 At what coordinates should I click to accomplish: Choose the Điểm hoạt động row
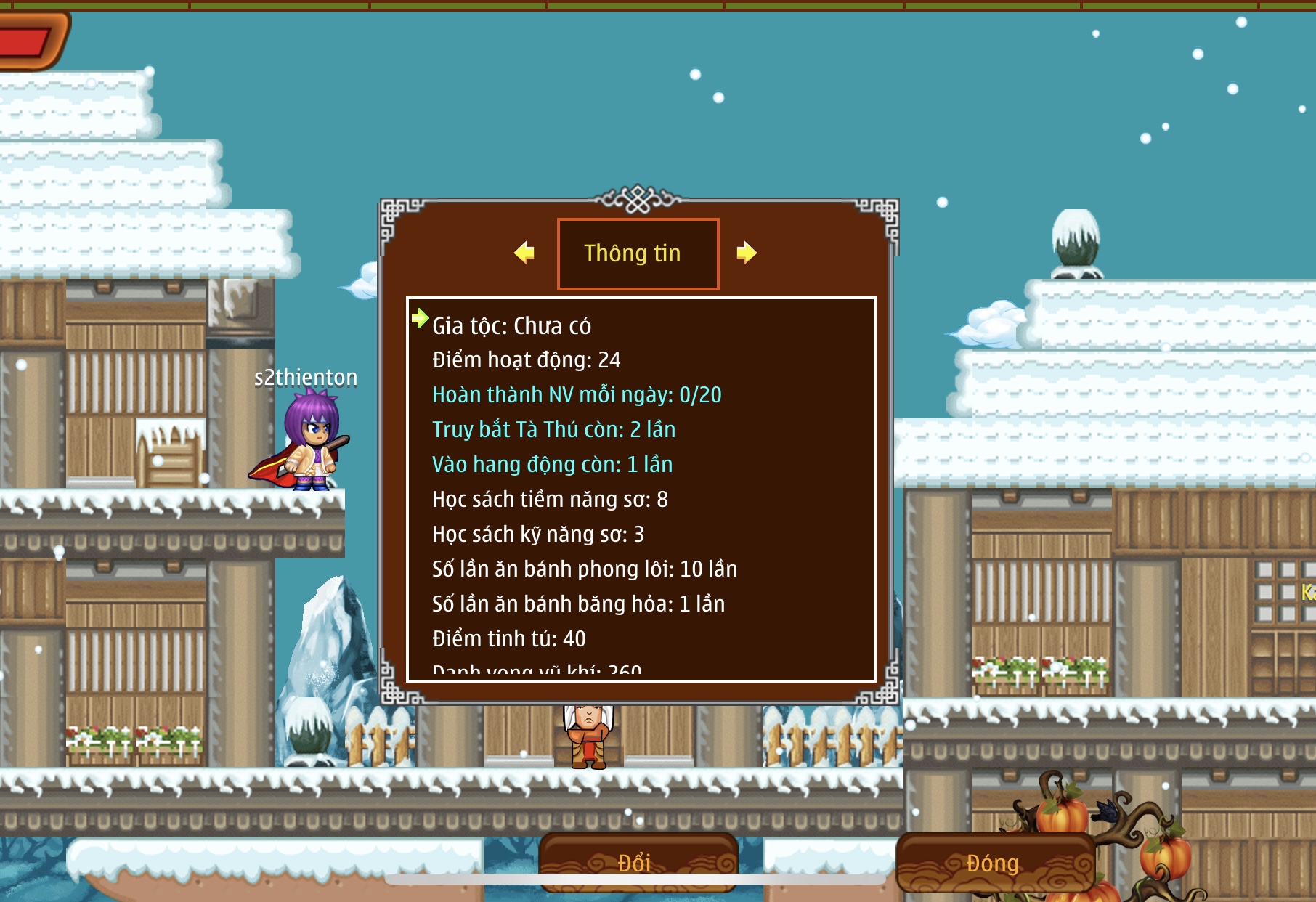pos(526,360)
